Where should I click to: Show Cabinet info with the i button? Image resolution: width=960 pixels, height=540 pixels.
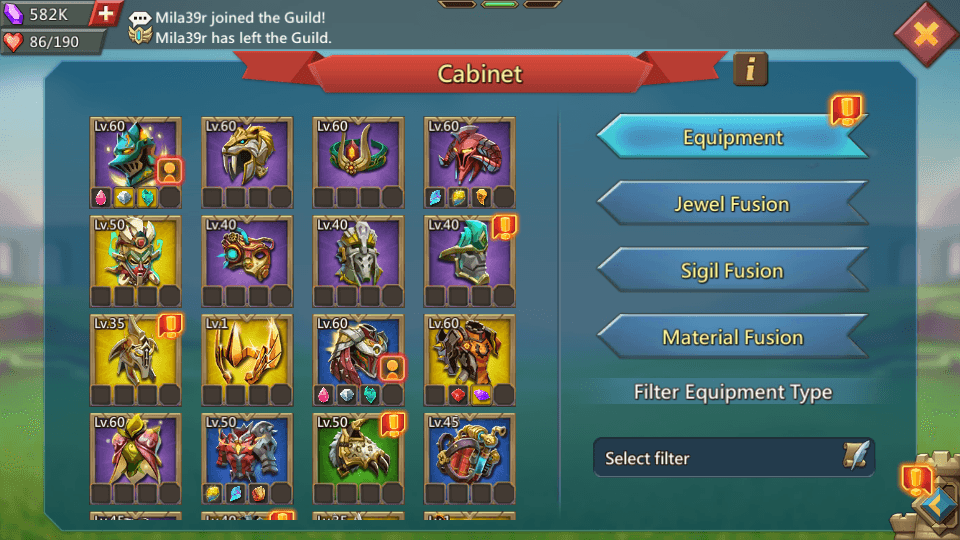[x=750, y=69]
